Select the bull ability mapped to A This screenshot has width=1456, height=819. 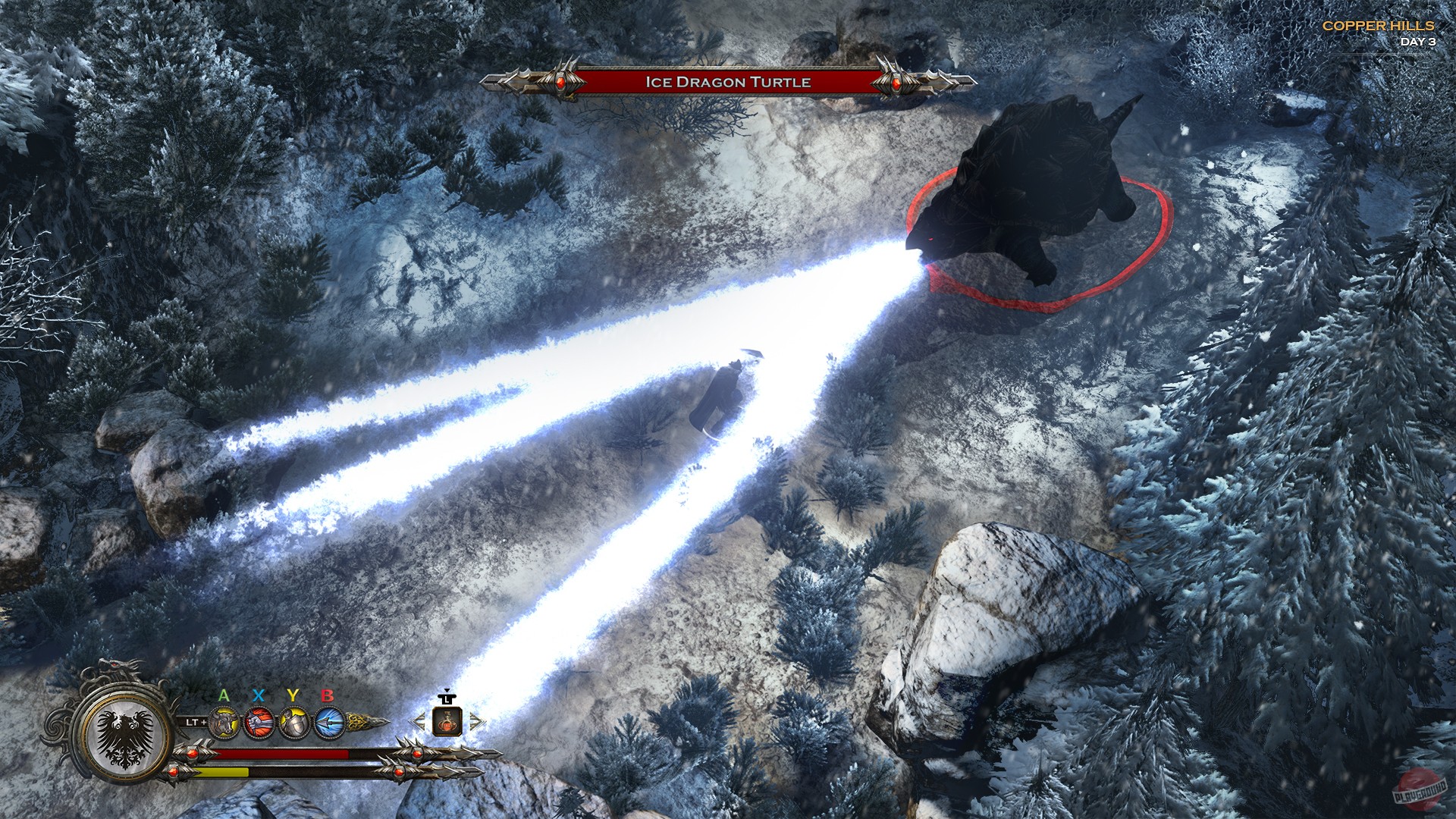pyautogui.click(x=223, y=723)
